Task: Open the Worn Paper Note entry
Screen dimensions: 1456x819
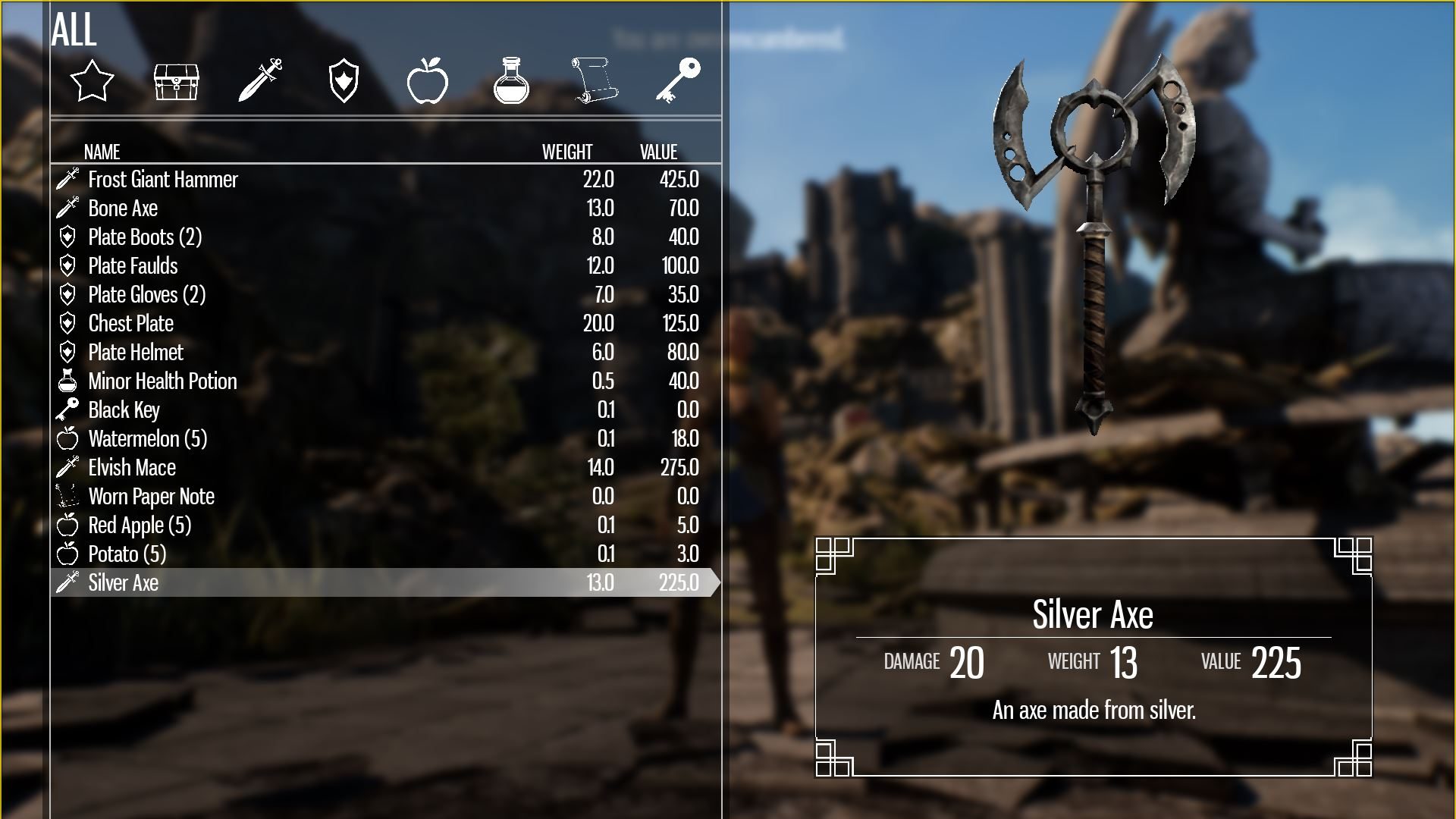Action: coord(151,497)
